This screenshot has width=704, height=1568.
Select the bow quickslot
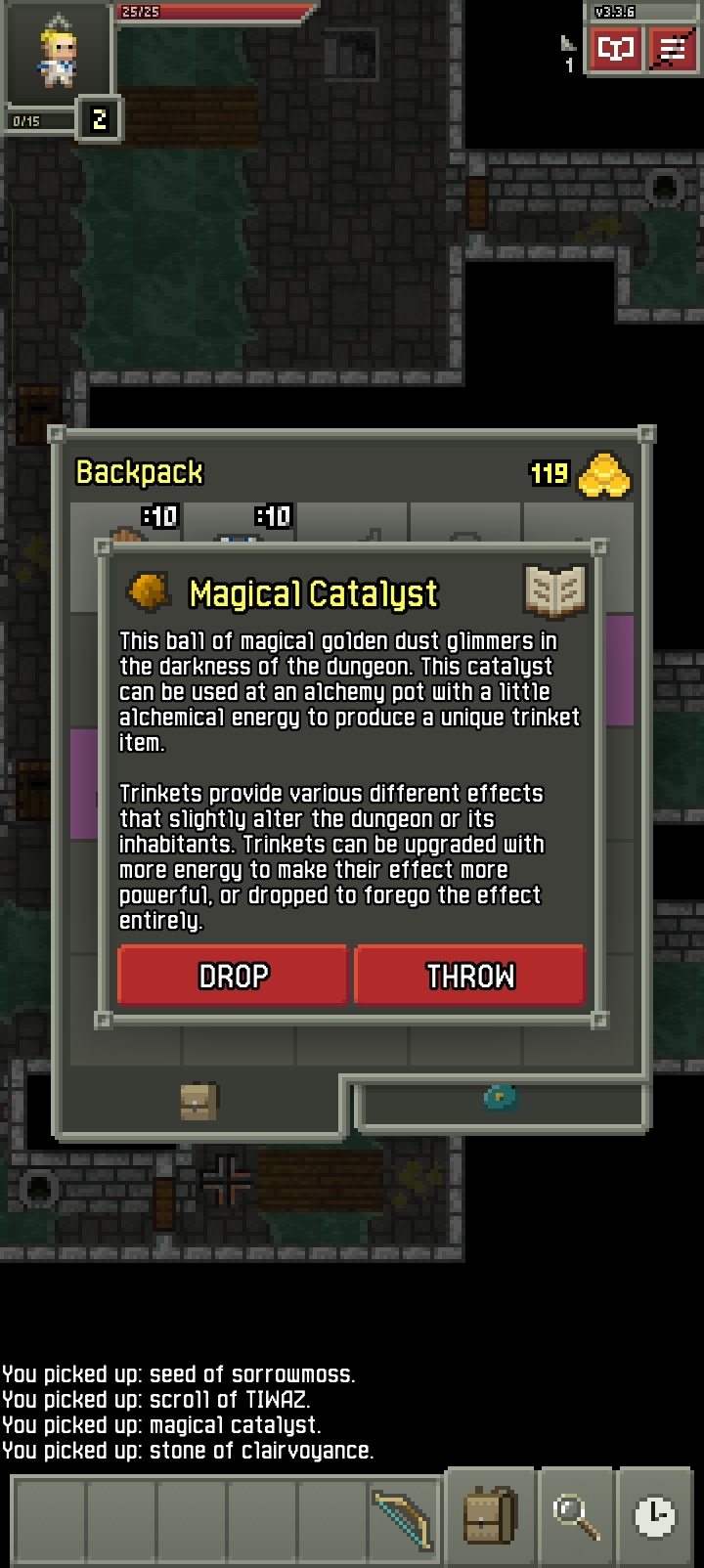(403, 1517)
